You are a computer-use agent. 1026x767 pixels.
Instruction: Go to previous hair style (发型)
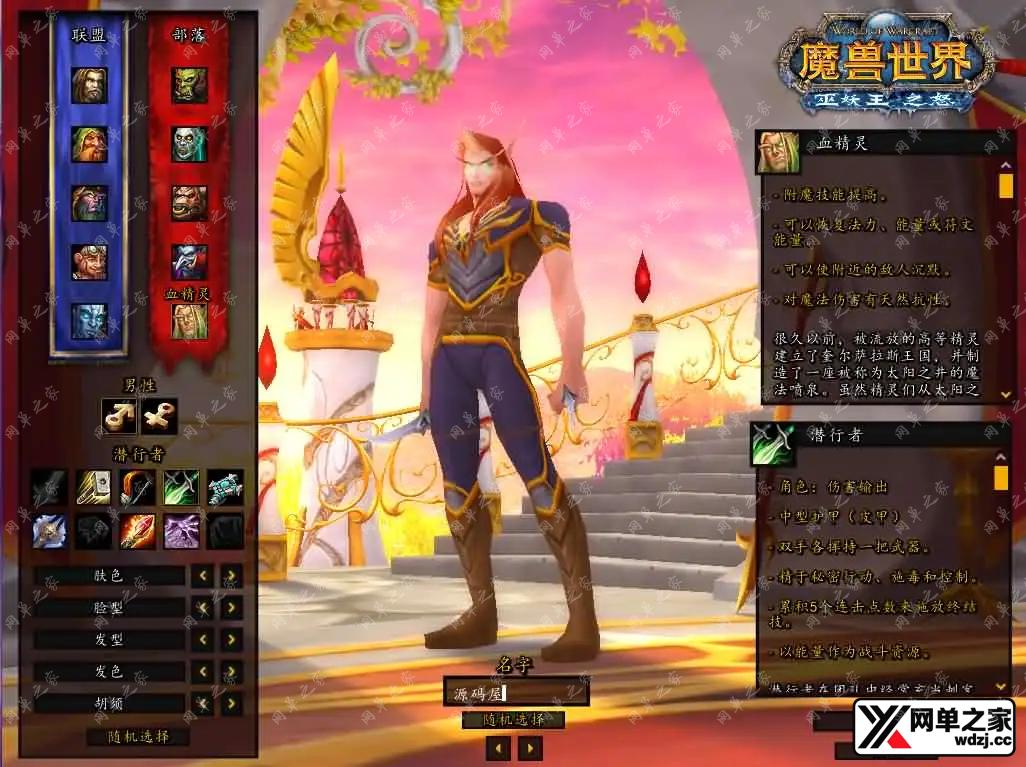(203, 640)
